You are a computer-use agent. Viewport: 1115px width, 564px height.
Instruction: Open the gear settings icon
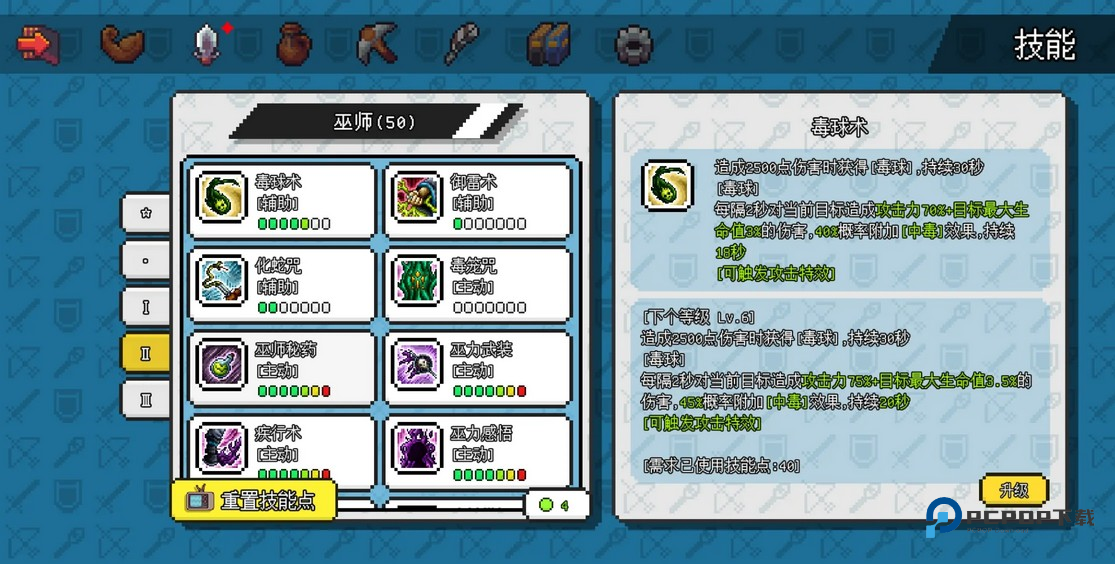click(634, 44)
